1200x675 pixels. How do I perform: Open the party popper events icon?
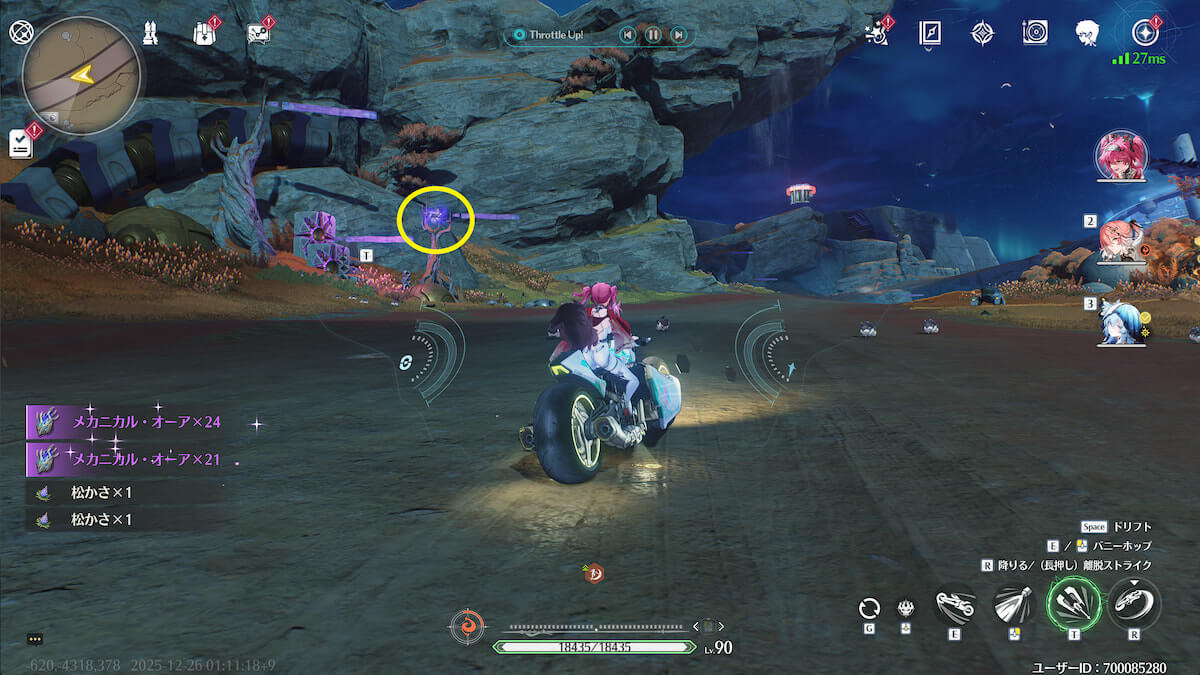click(877, 33)
